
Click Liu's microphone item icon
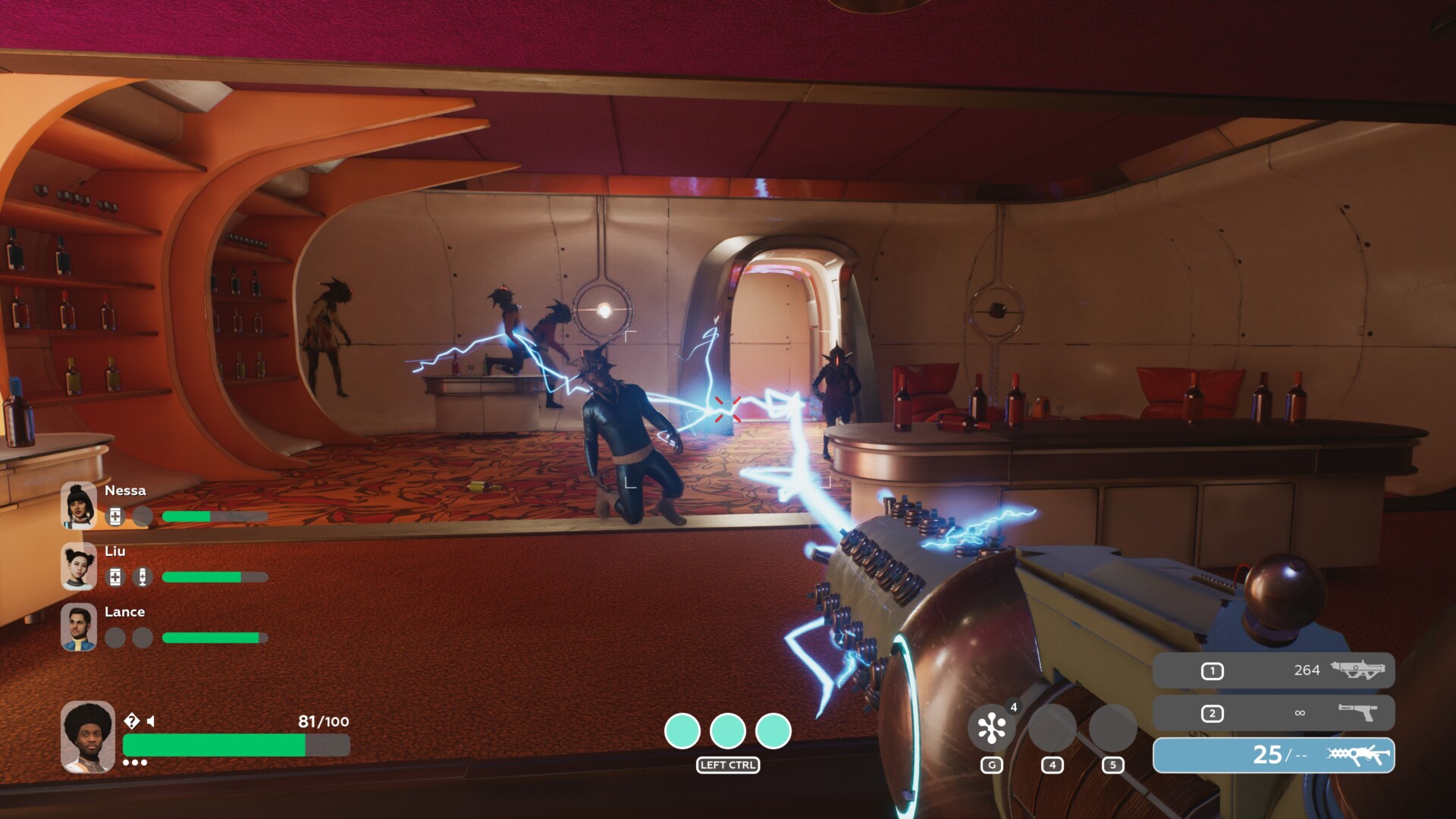pyautogui.click(x=142, y=577)
